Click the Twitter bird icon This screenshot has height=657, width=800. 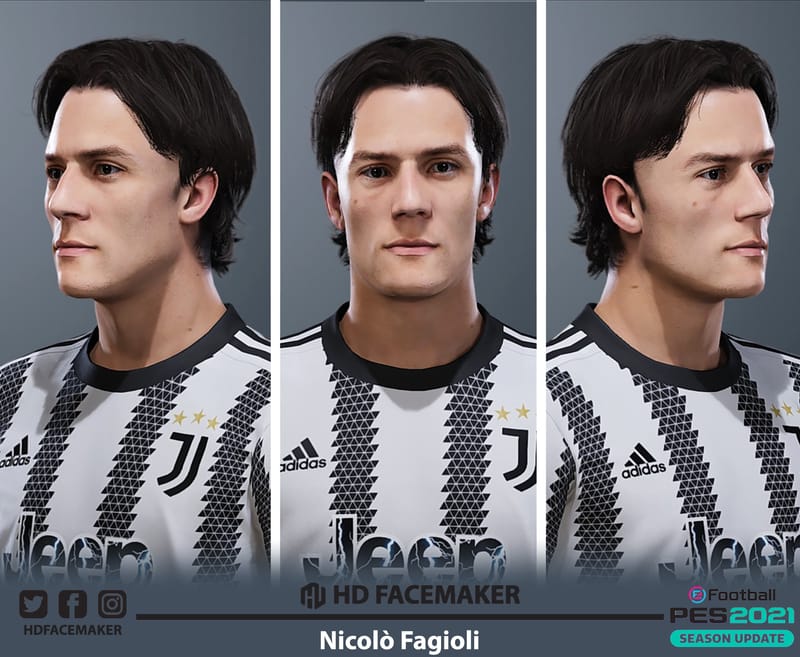coord(33,604)
